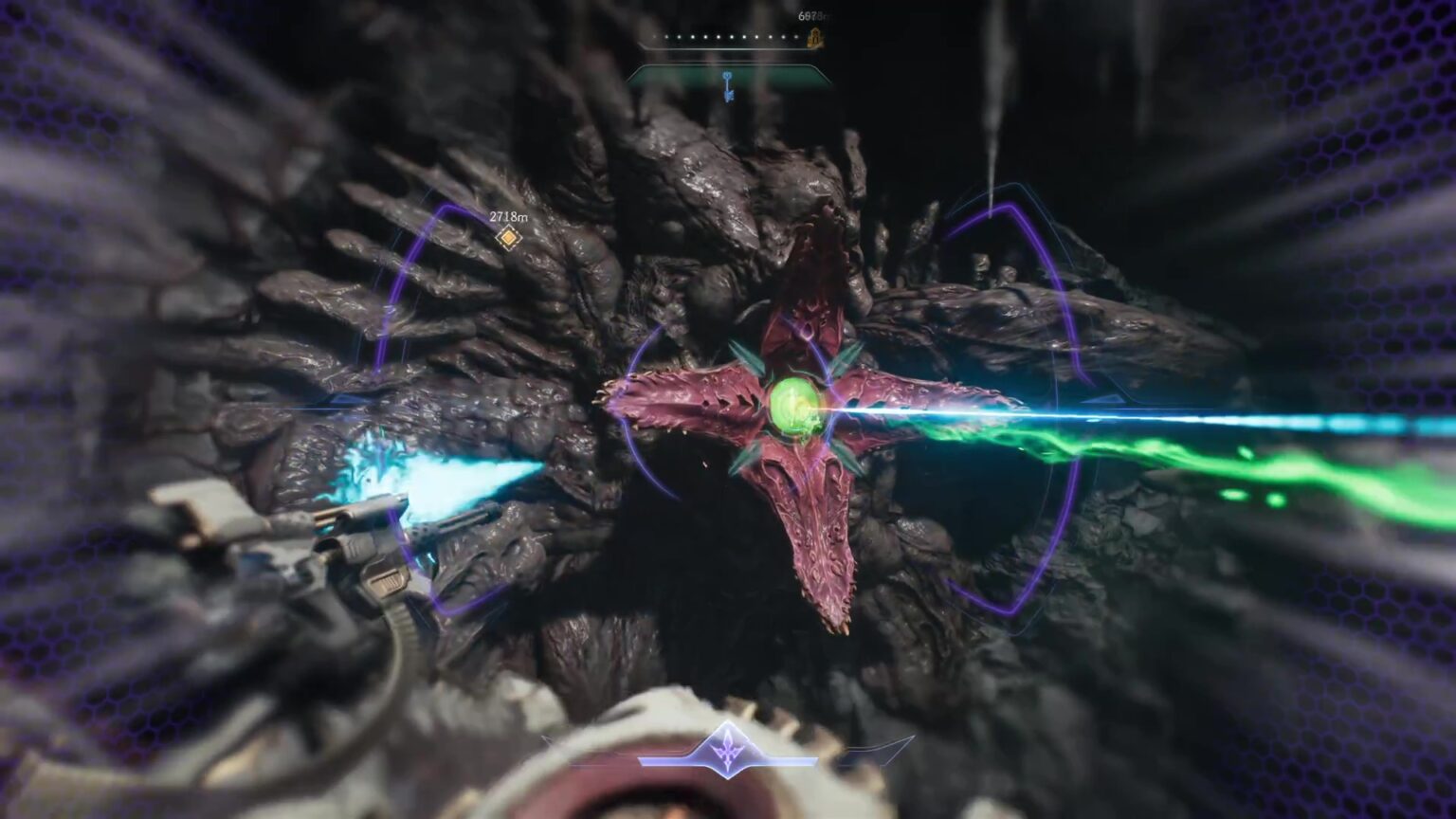Click the leftmost dot on the progress track
Viewport: 1456px width, 819px height.
point(654,36)
